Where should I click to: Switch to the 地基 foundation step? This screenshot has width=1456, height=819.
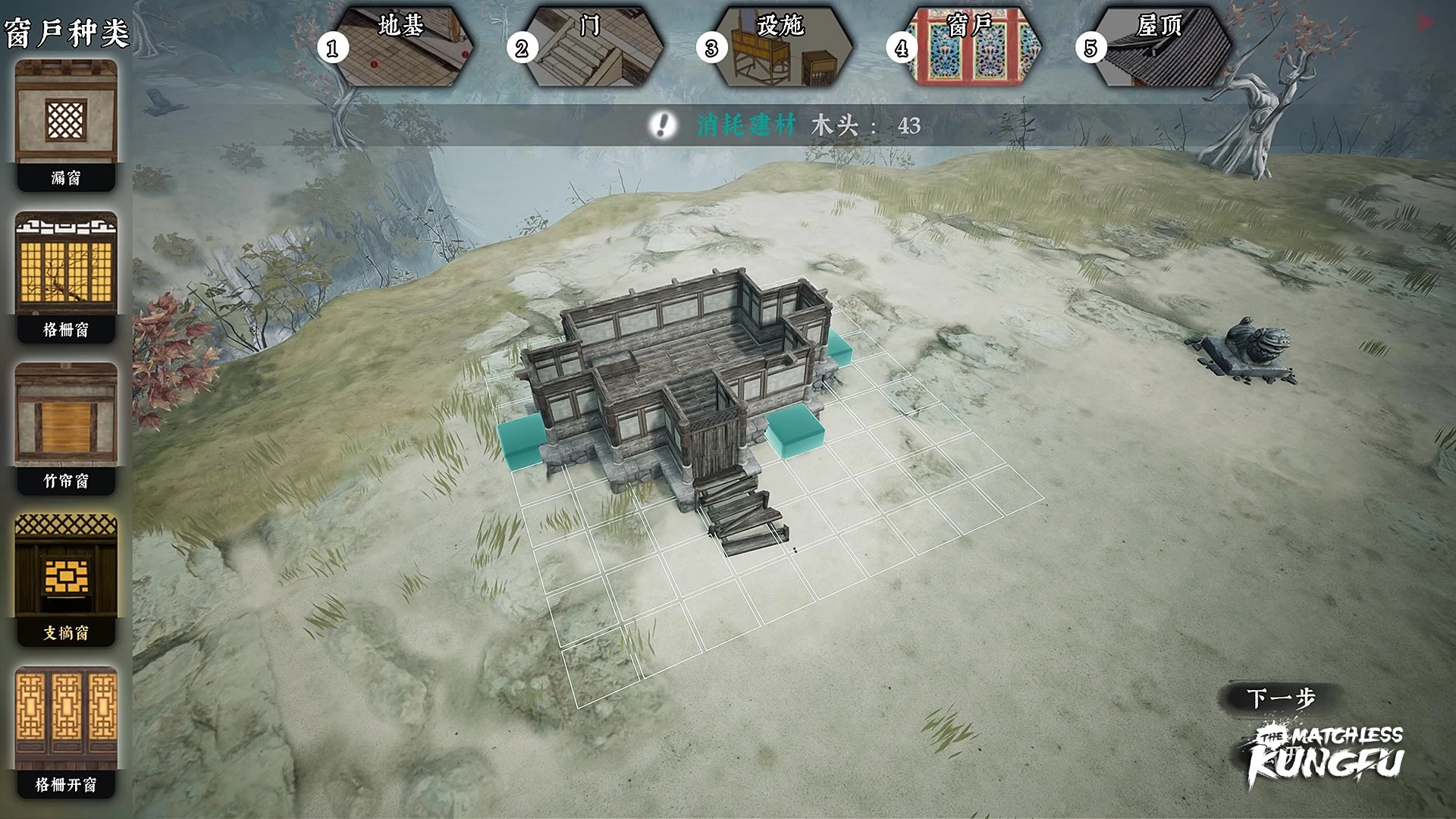400,45
